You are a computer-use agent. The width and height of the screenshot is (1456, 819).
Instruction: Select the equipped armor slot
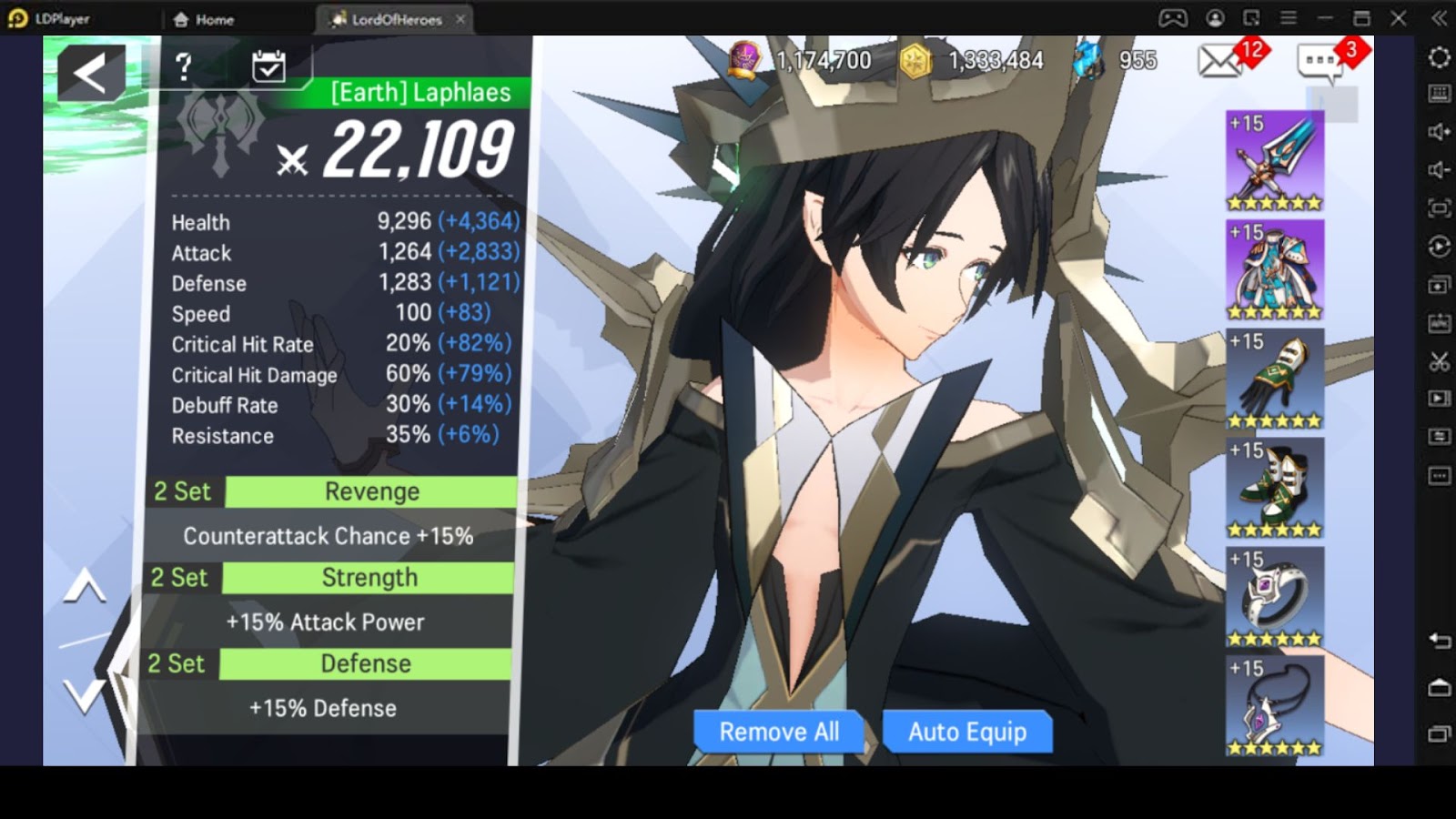click(1274, 270)
